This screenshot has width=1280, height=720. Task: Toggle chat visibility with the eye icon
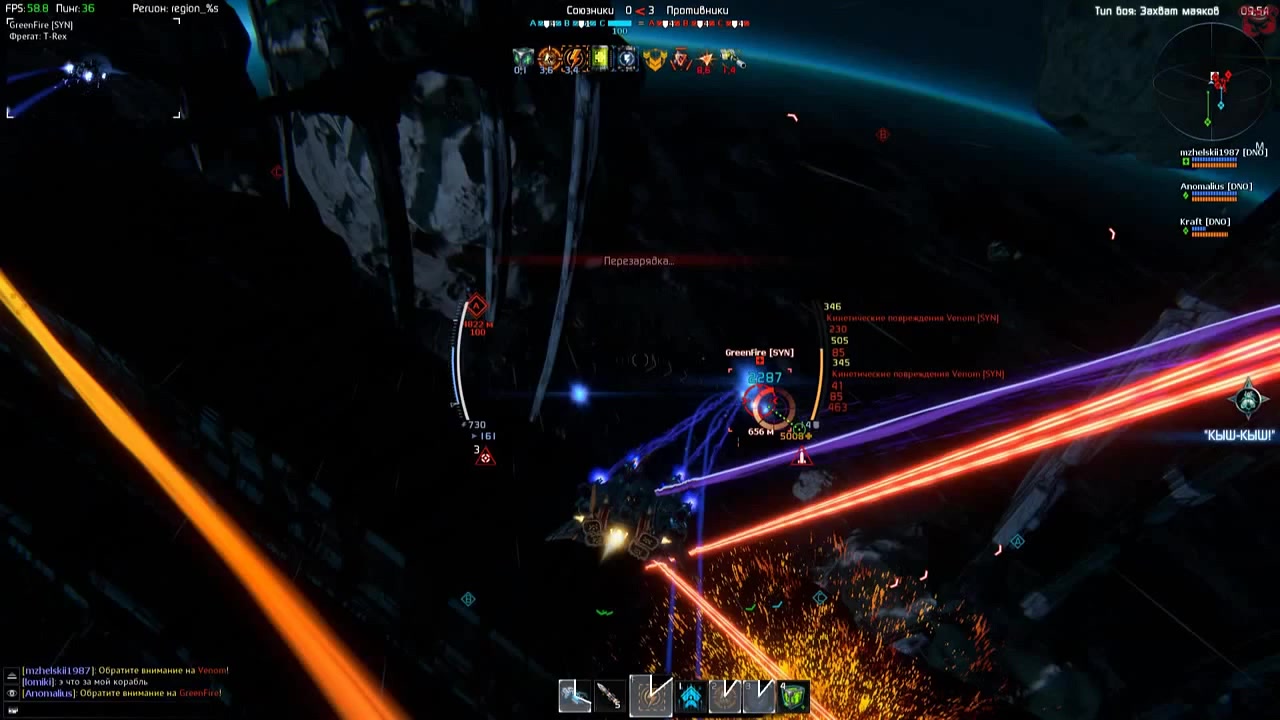pyautogui.click(x=12, y=692)
